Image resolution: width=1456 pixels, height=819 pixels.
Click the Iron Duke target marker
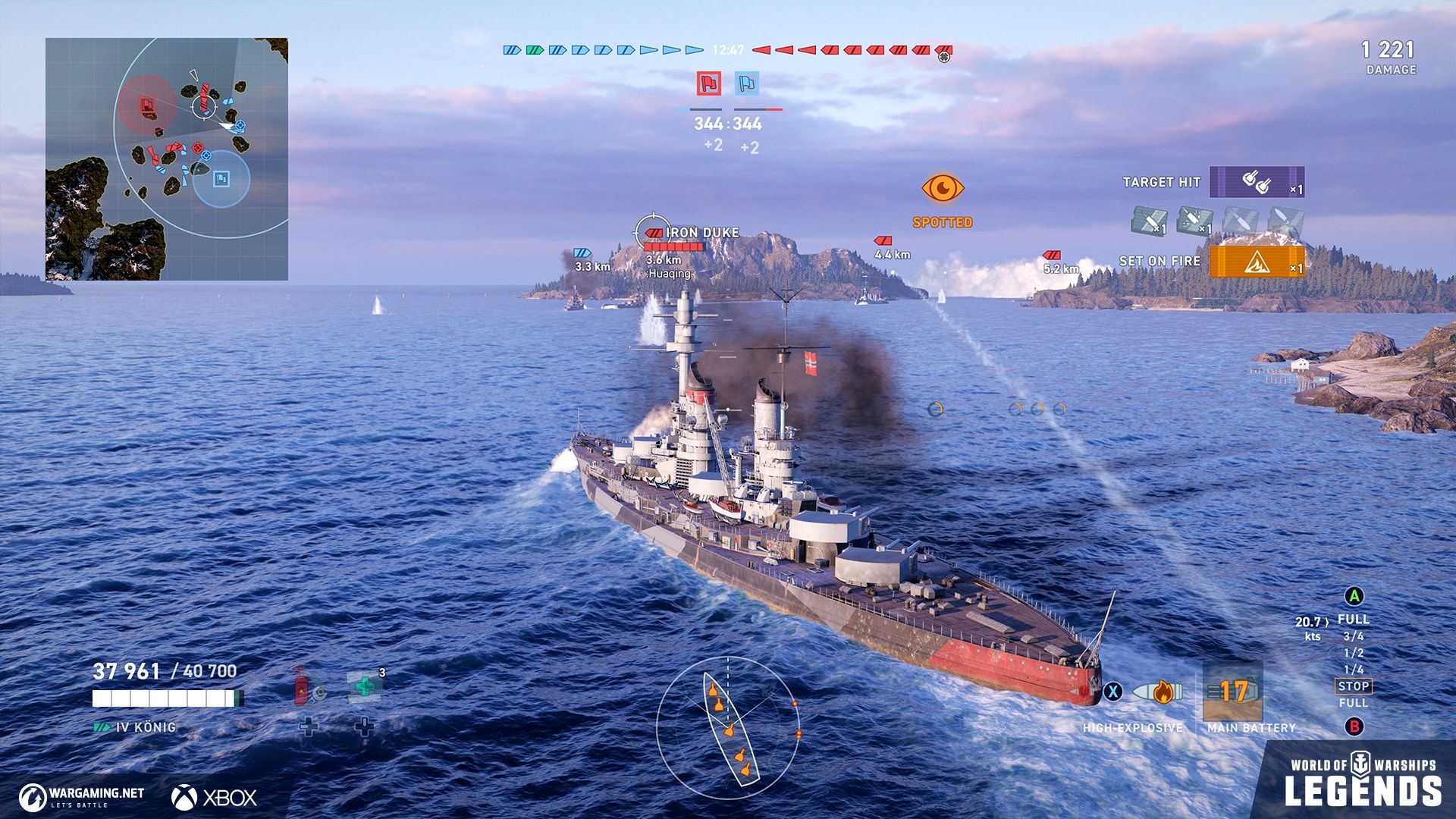[x=652, y=231]
